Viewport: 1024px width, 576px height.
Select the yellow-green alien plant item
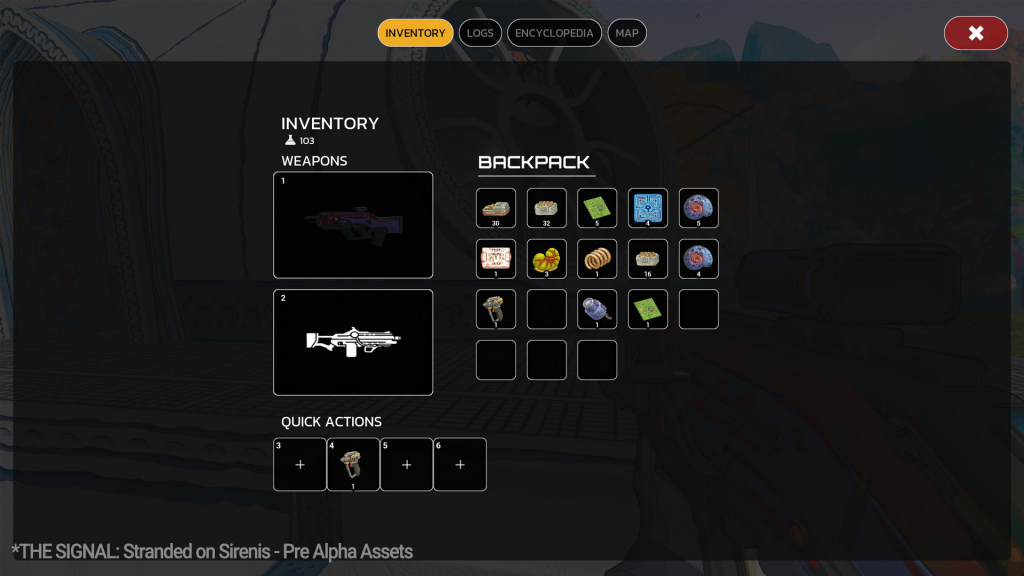point(547,259)
